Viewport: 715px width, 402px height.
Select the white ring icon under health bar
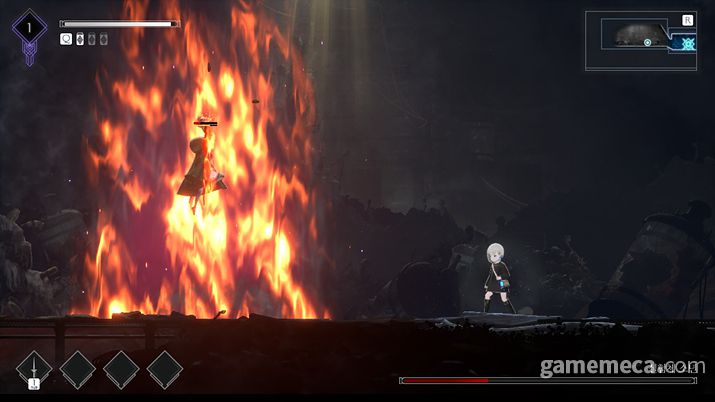[67, 39]
